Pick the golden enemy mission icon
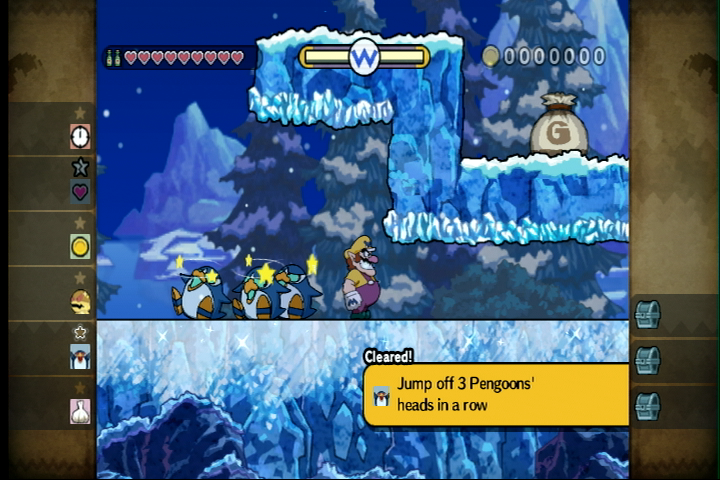This screenshot has width=720, height=480. point(80,300)
